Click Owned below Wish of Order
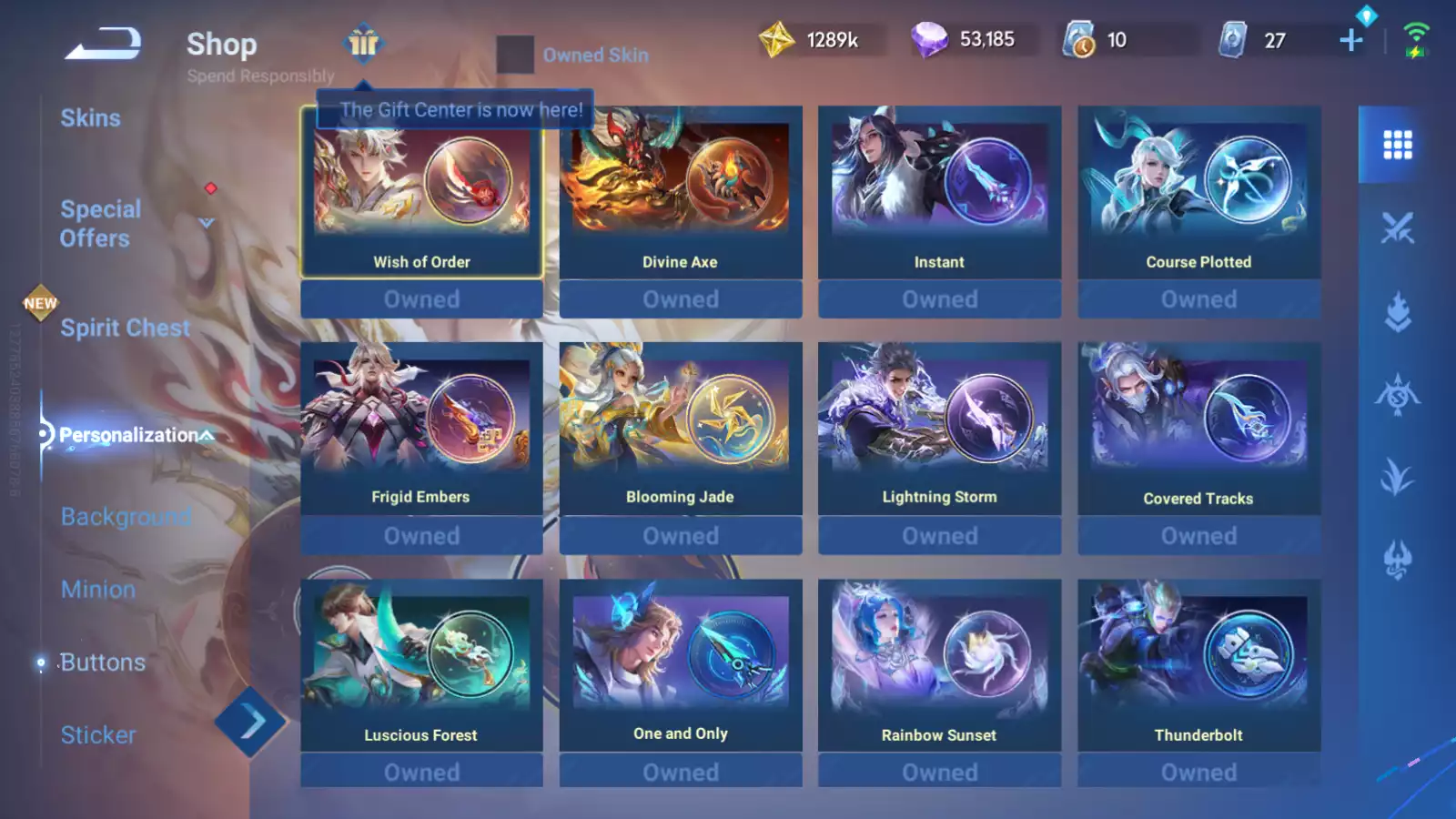 [x=421, y=298]
